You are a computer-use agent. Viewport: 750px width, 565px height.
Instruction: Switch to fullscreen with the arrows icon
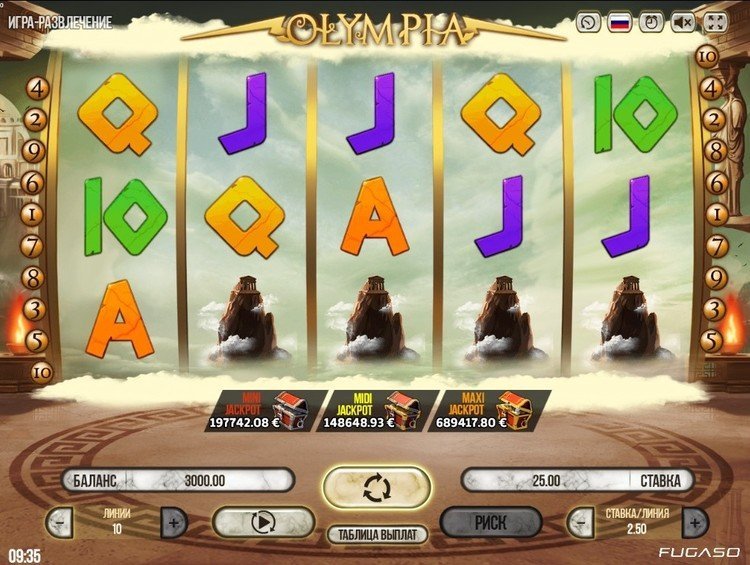(x=716, y=21)
